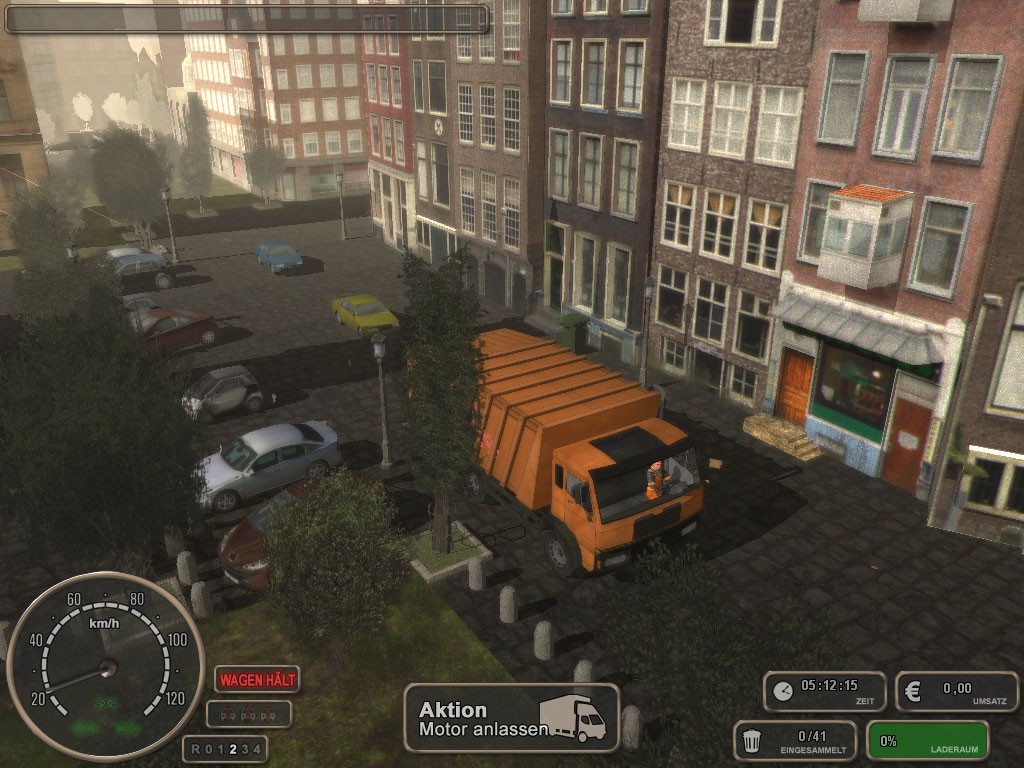Click the red WAGEN HÄLT indicator

click(x=257, y=680)
